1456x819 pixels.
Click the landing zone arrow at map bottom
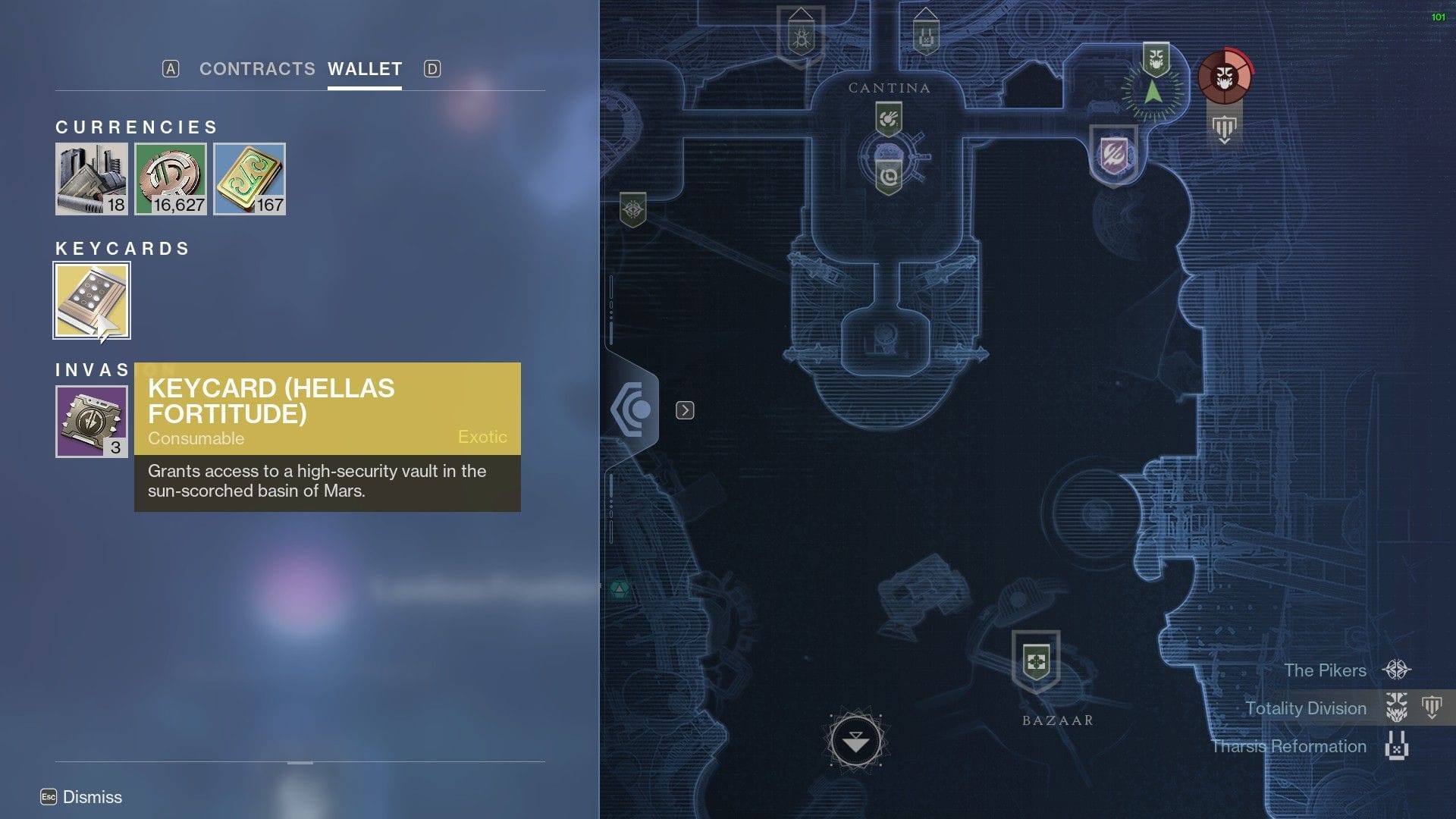coord(855,739)
